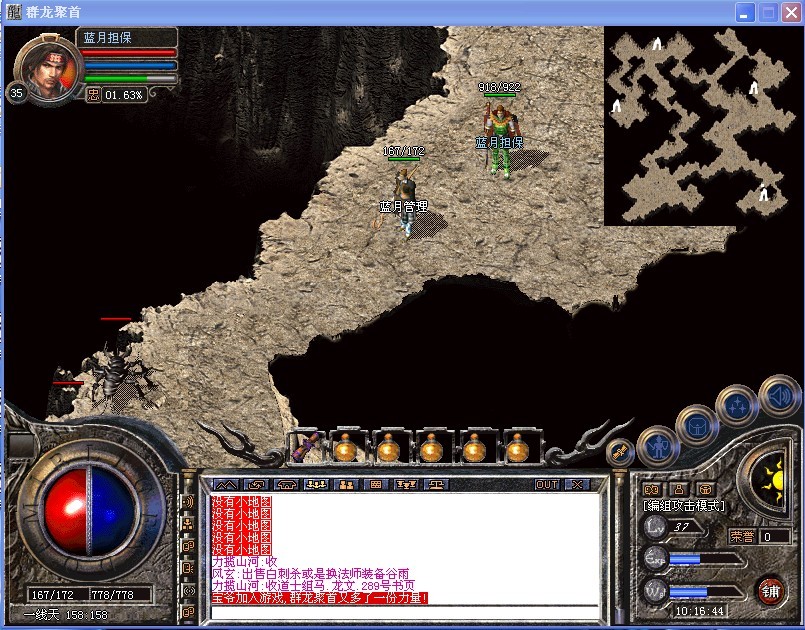Click the balance scale icon on chat toolbar
This screenshot has width=805, height=630.
click(x=436, y=484)
